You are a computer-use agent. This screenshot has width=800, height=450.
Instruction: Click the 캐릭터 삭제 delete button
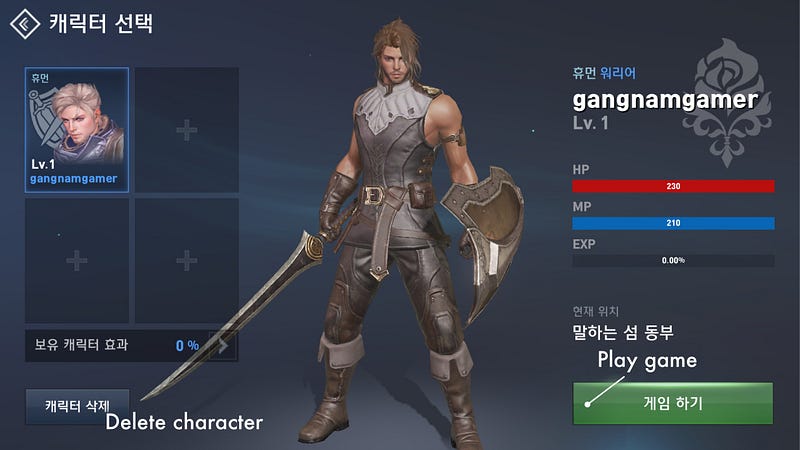(x=77, y=407)
